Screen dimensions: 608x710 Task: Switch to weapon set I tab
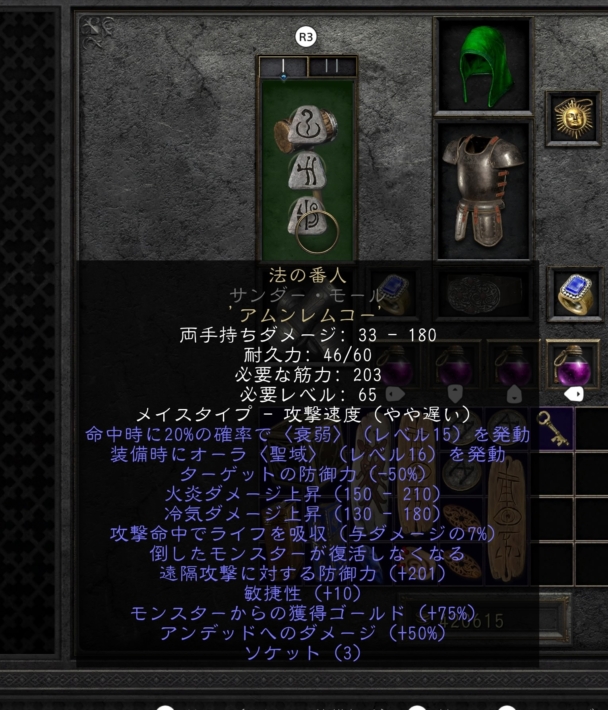[x=282, y=67]
